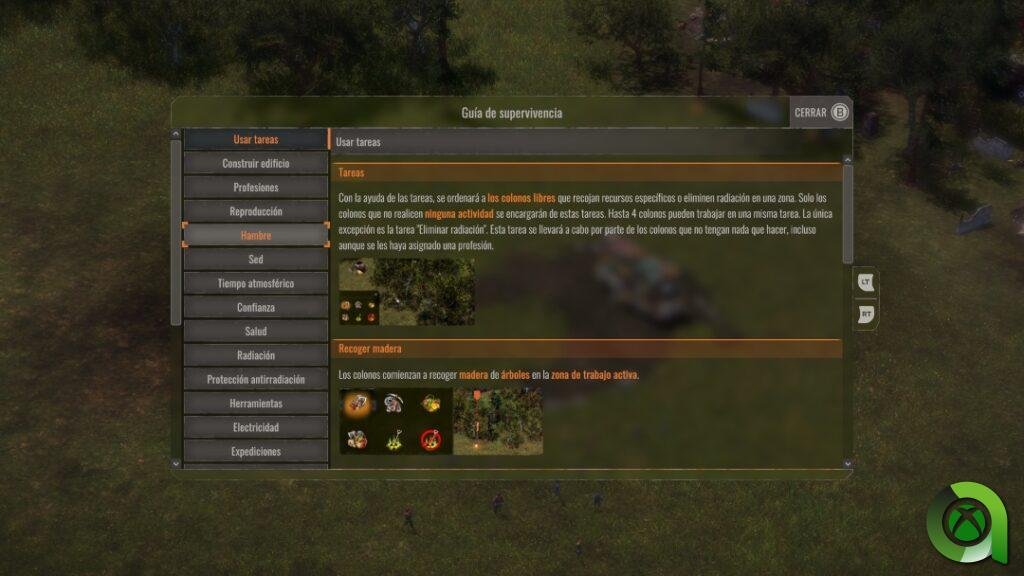Viewport: 1024px width, 576px height.
Task: Choose the Profesiones entry
Action: (256, 187)
